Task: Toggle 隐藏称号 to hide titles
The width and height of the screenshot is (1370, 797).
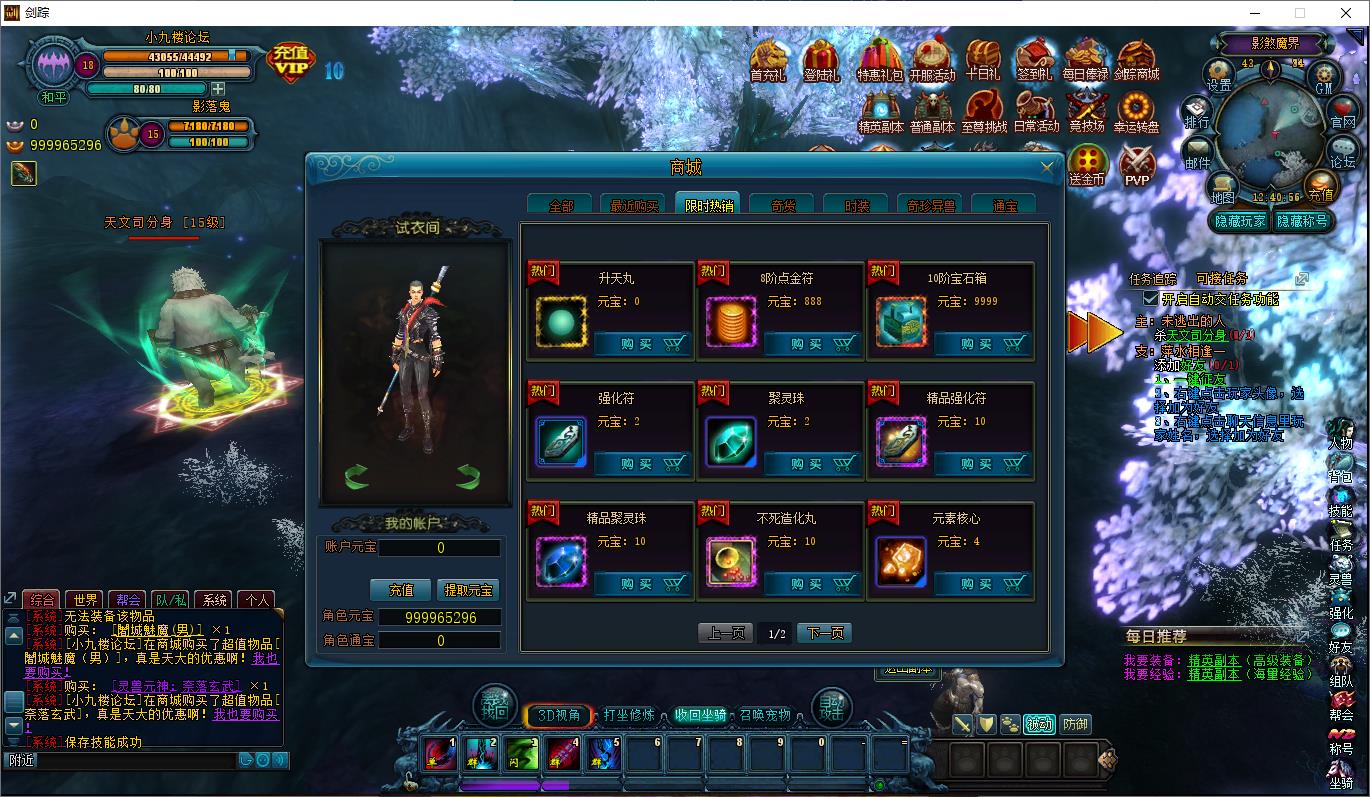Action: (1303, 222)
